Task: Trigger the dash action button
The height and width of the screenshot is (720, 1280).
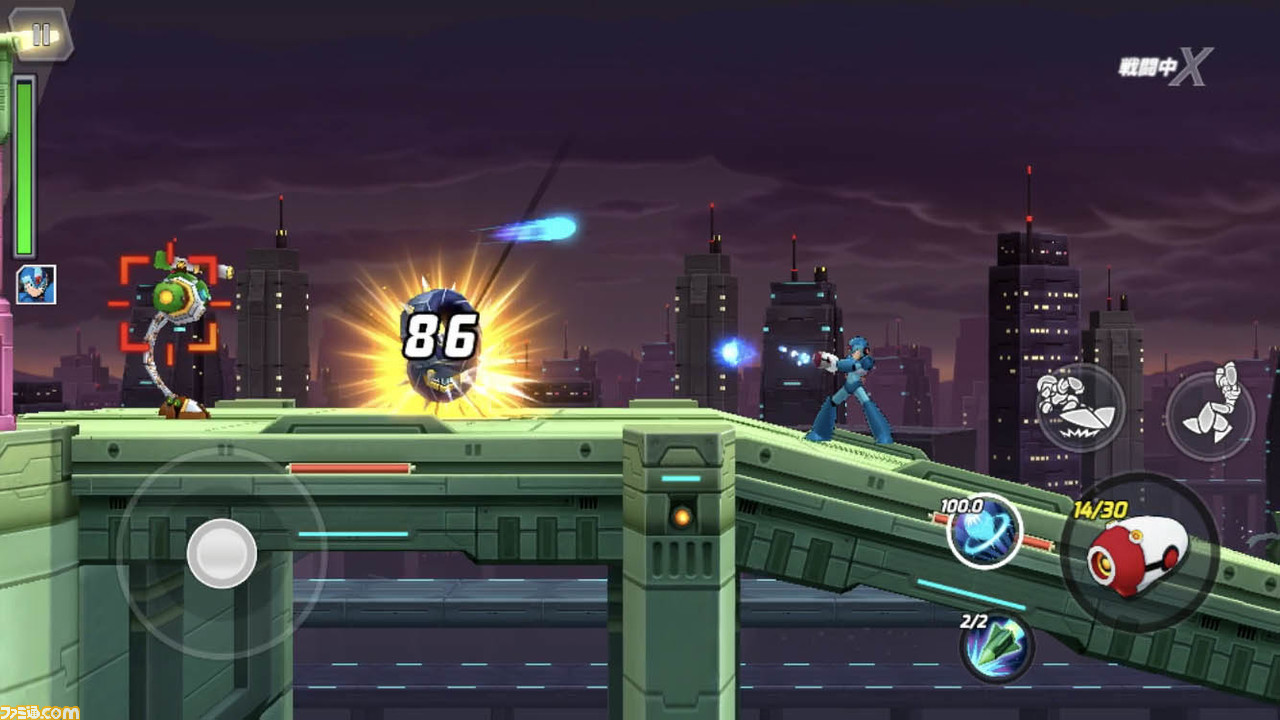Action: point(1080,407)
